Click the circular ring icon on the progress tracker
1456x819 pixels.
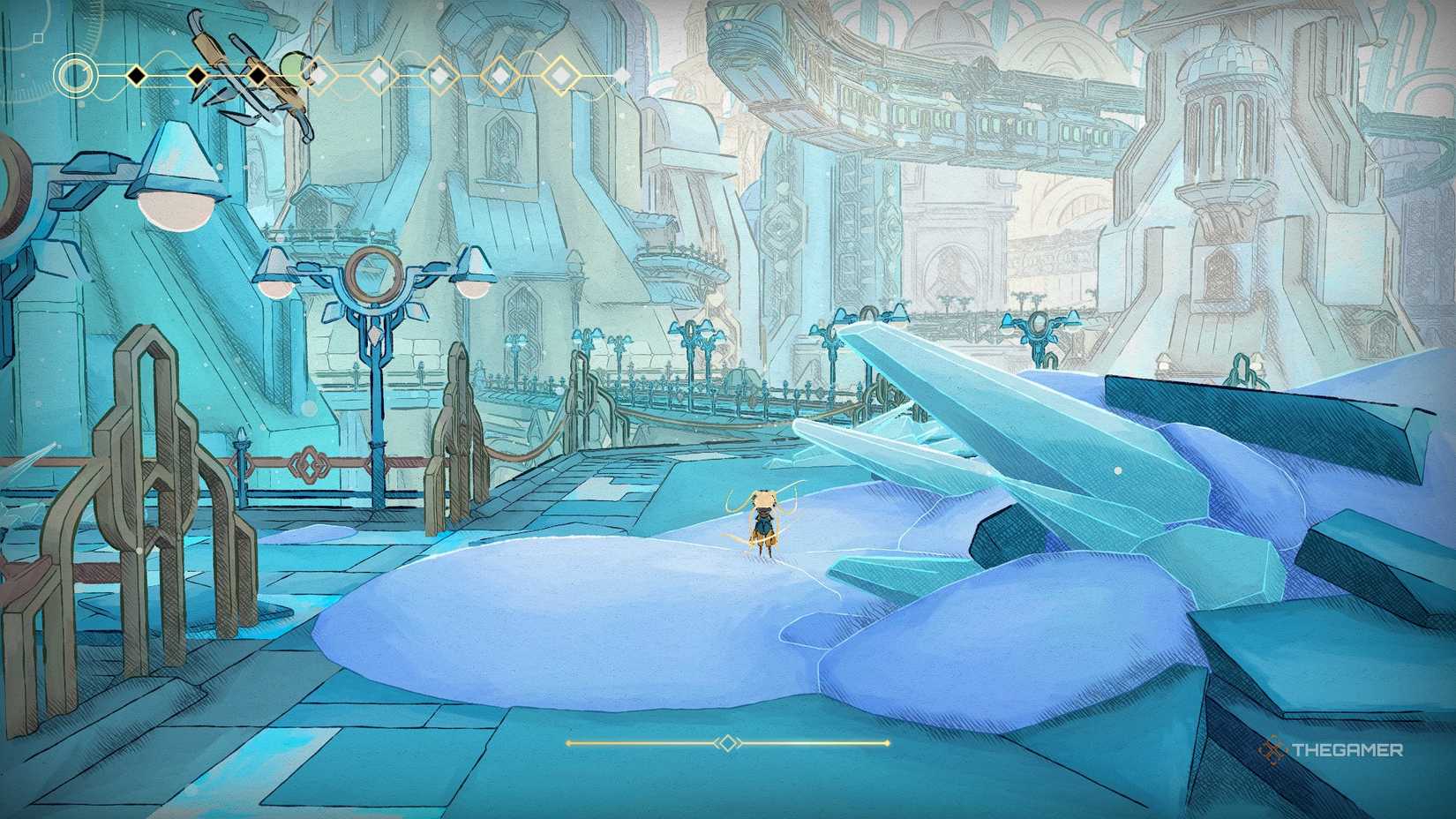pos(75,74)
